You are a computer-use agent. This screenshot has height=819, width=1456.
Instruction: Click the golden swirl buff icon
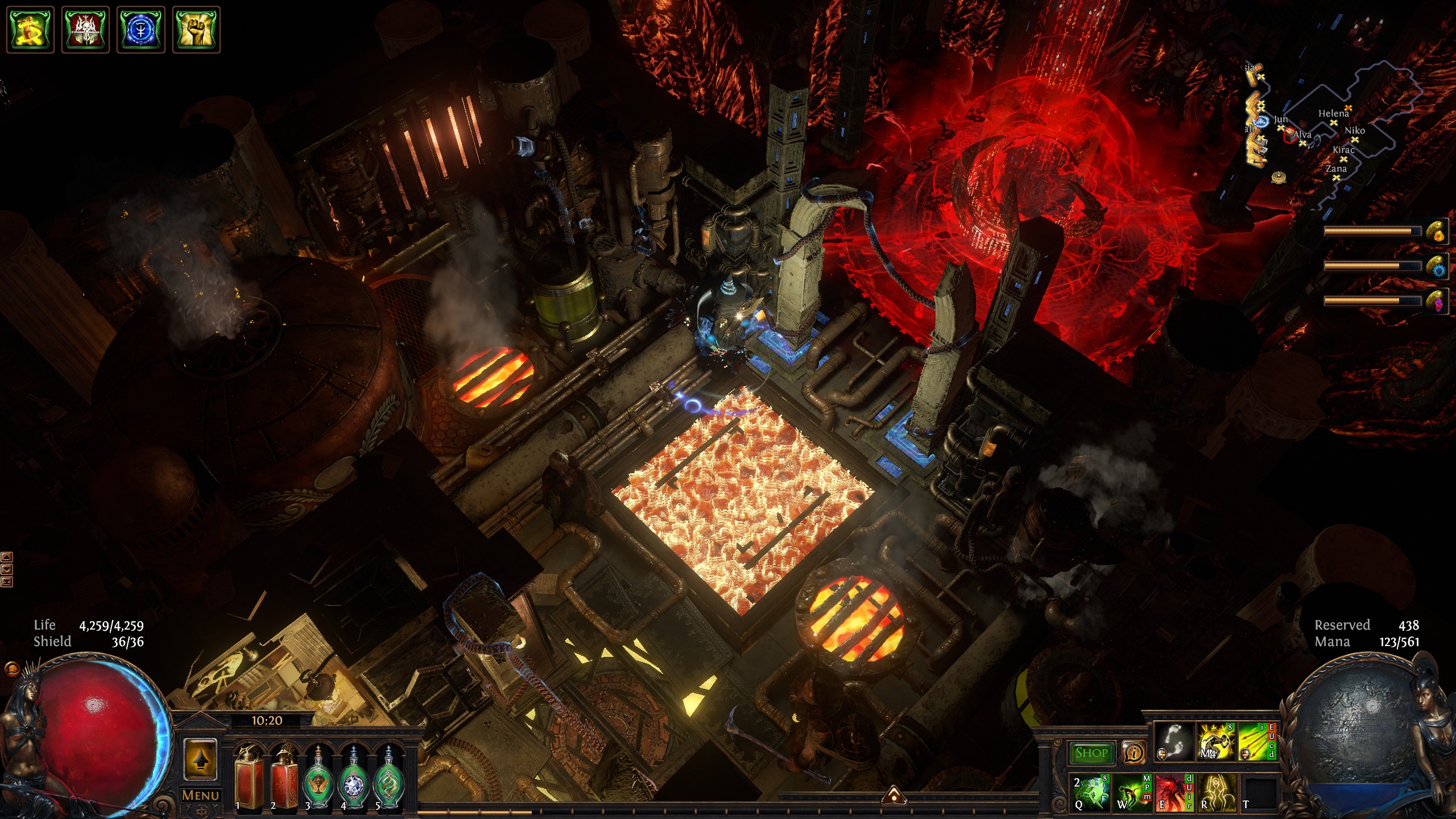30,30
